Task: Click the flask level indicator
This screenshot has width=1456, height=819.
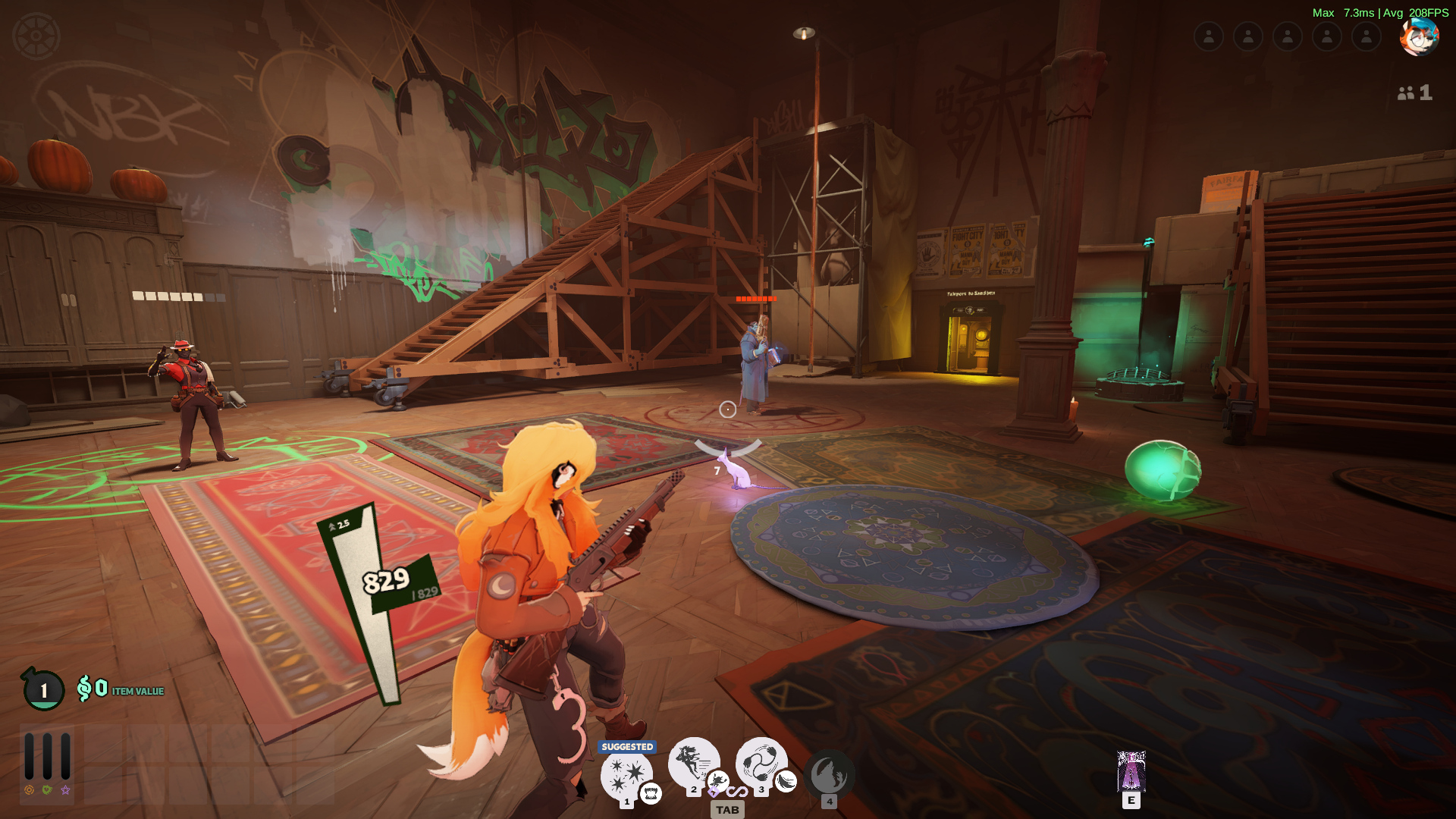Action: [43, 689]
